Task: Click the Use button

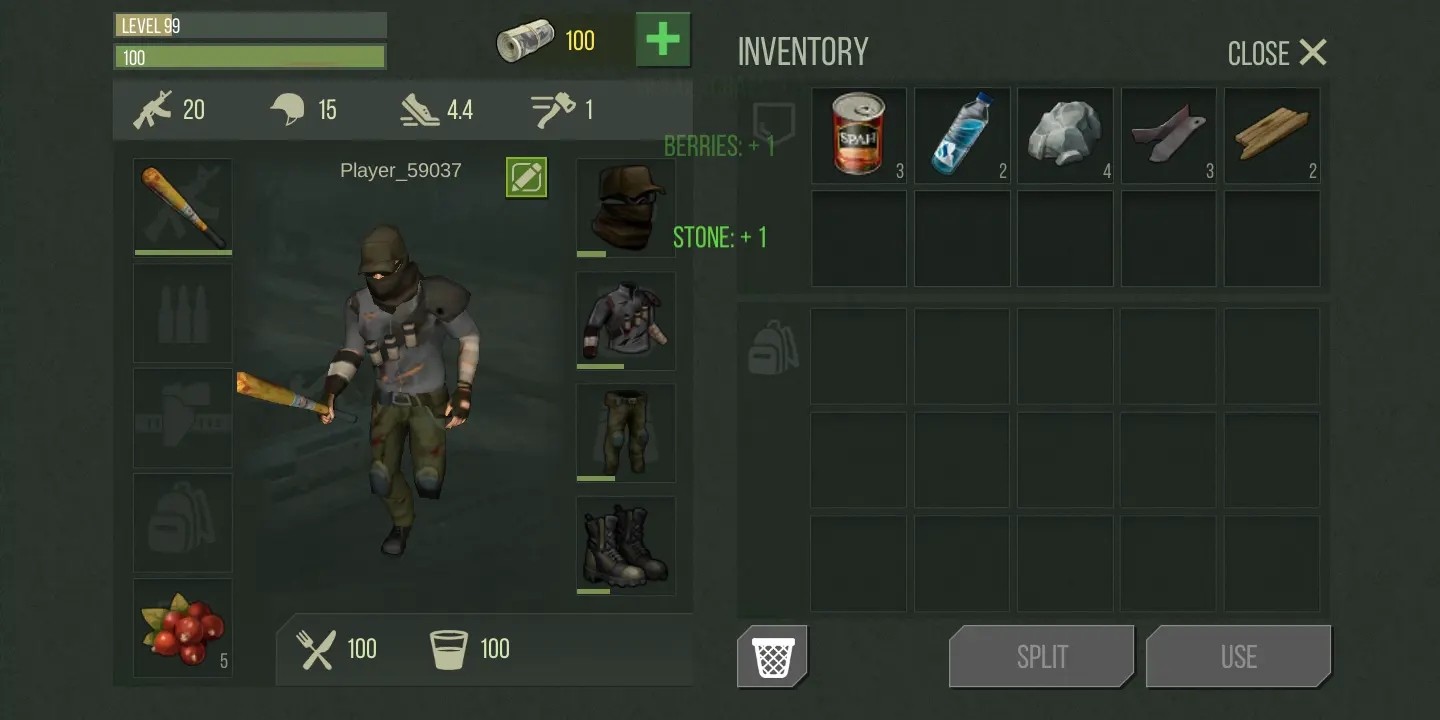Action: [1238, 657]
